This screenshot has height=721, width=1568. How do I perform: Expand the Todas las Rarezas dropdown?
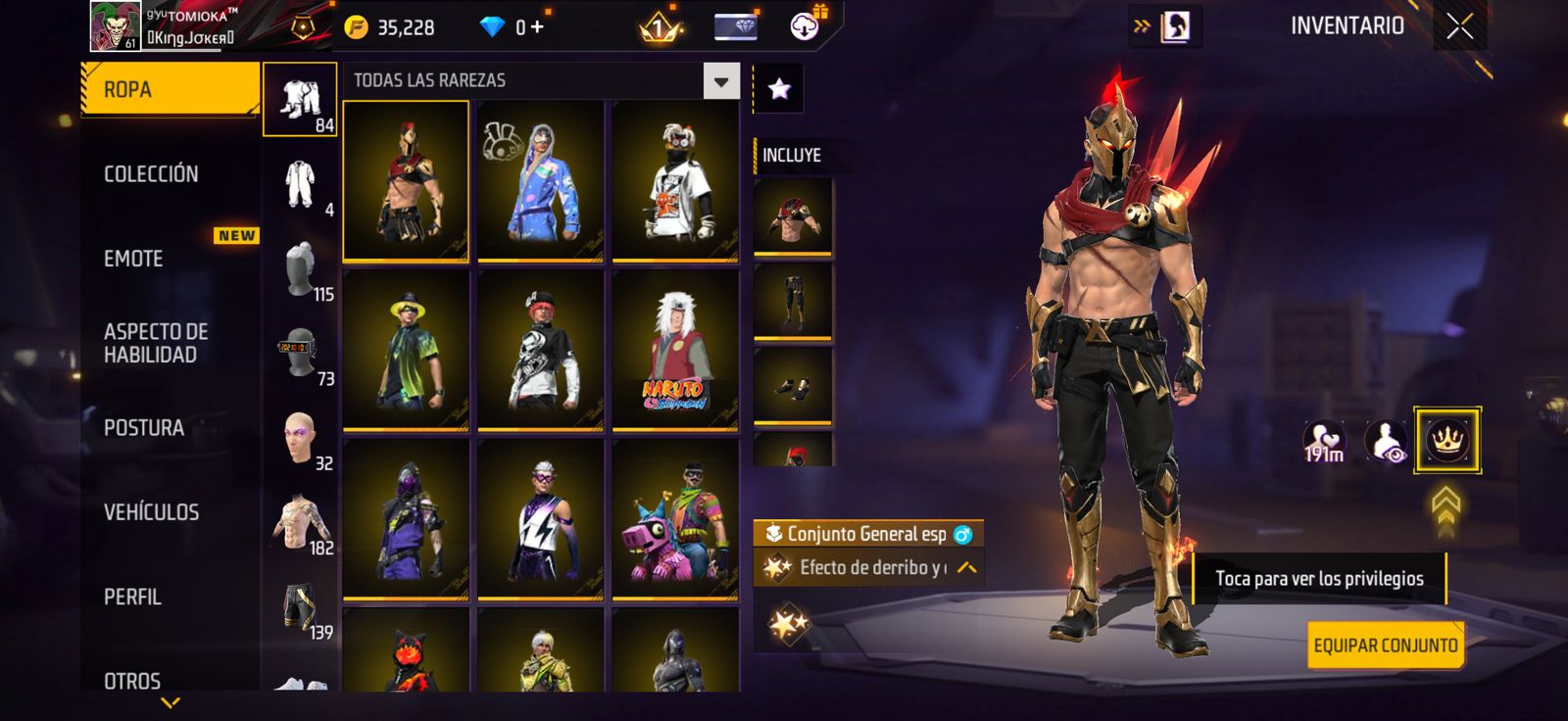(x=720, y=81)
